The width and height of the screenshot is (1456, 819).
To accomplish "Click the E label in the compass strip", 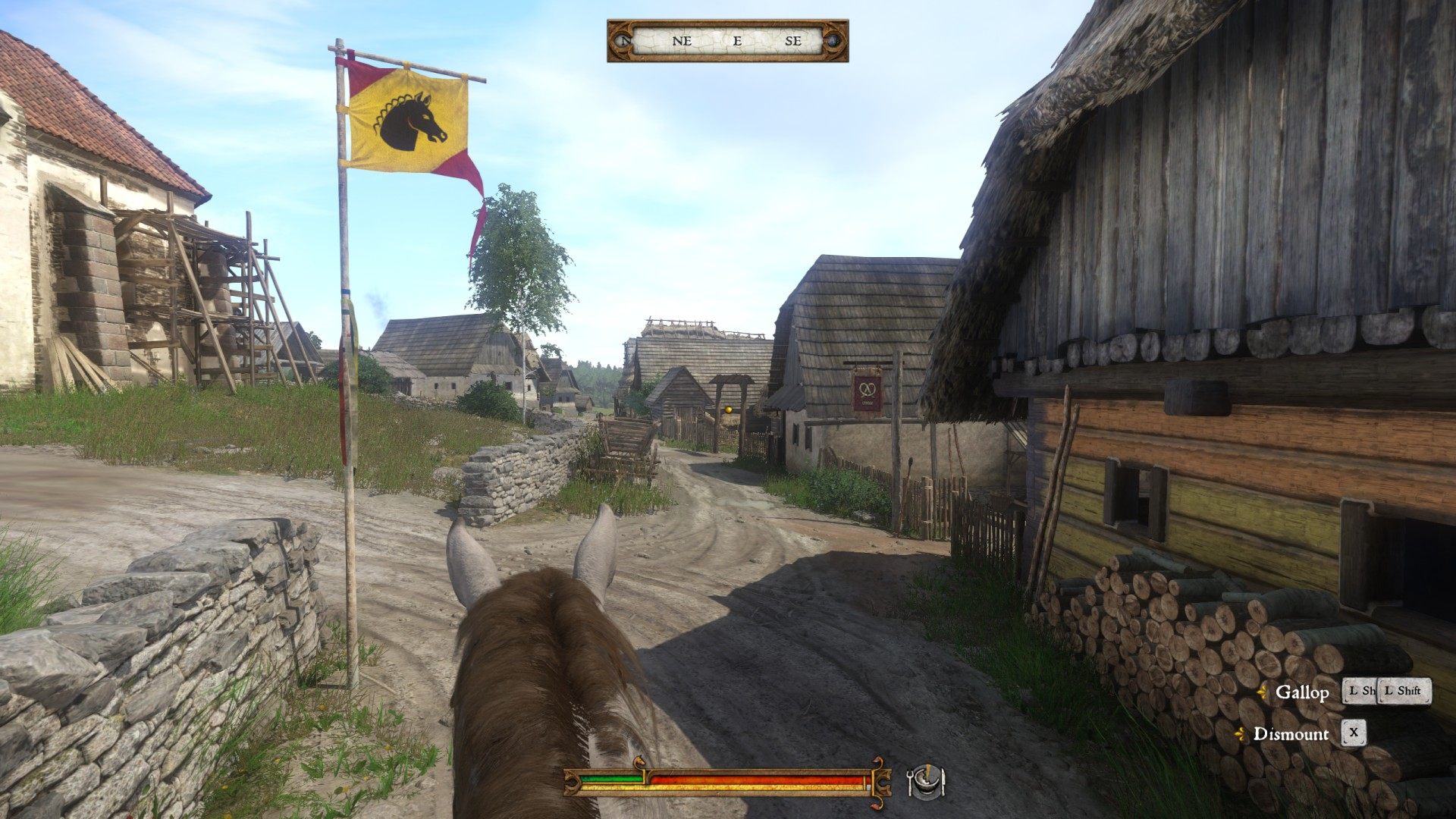I will (x=736, y=41).
